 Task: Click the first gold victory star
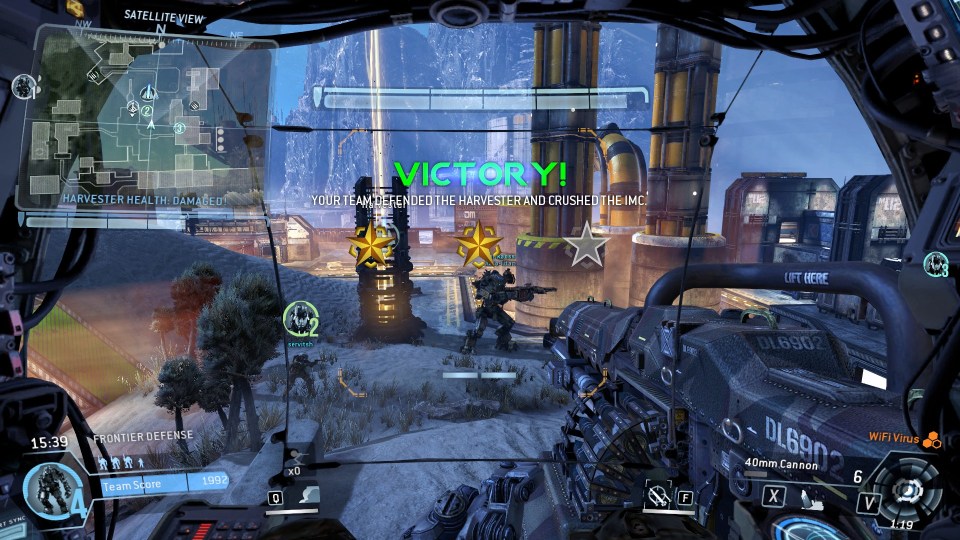point(371,244)
